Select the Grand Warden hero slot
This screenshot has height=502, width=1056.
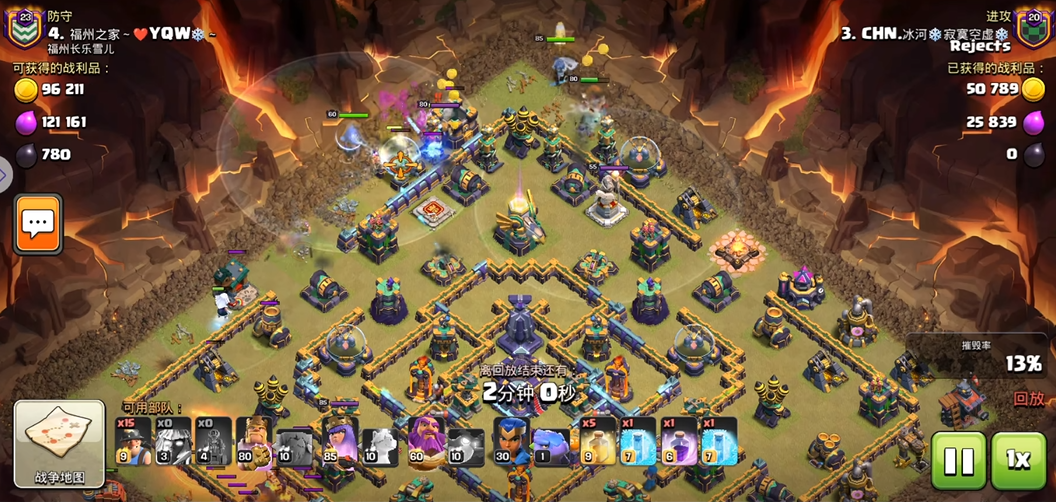tap(427, 442)
